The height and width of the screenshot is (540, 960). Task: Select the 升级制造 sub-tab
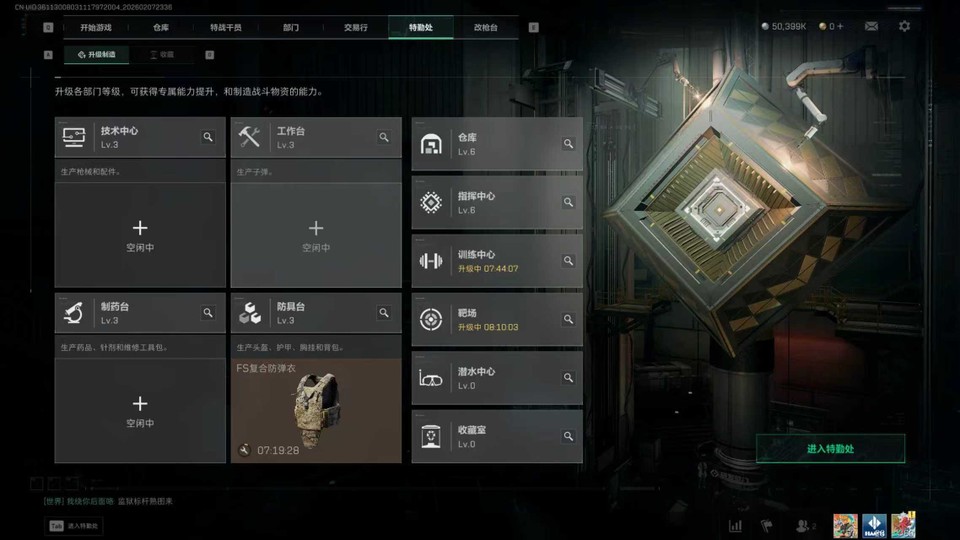tap(96, 55)
